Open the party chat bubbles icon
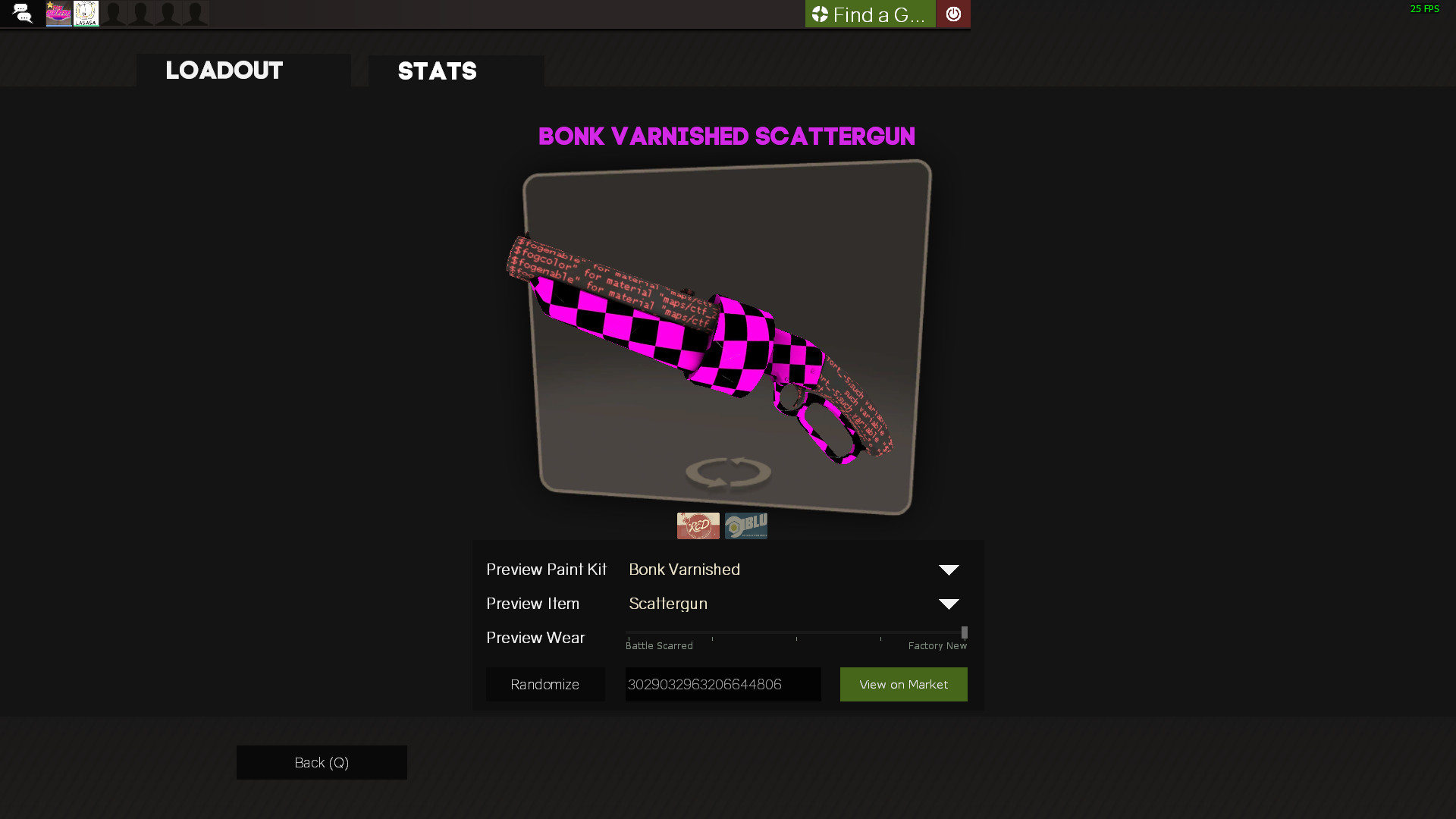Image resolution: width=1456 pixels, height=819 pixels. (22, 13)
